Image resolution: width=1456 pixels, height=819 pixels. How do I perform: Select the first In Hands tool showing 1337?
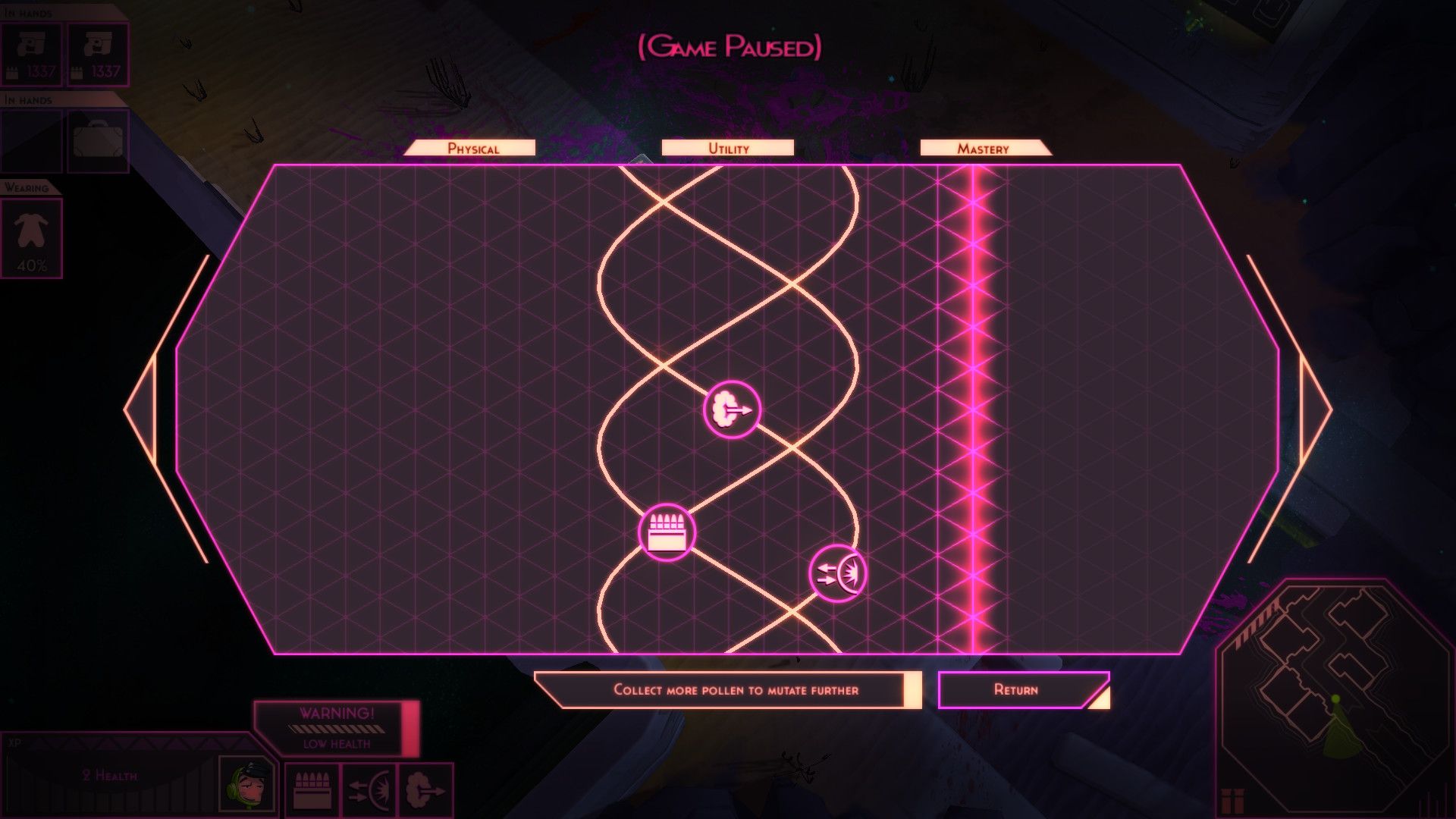click(31, 53)
